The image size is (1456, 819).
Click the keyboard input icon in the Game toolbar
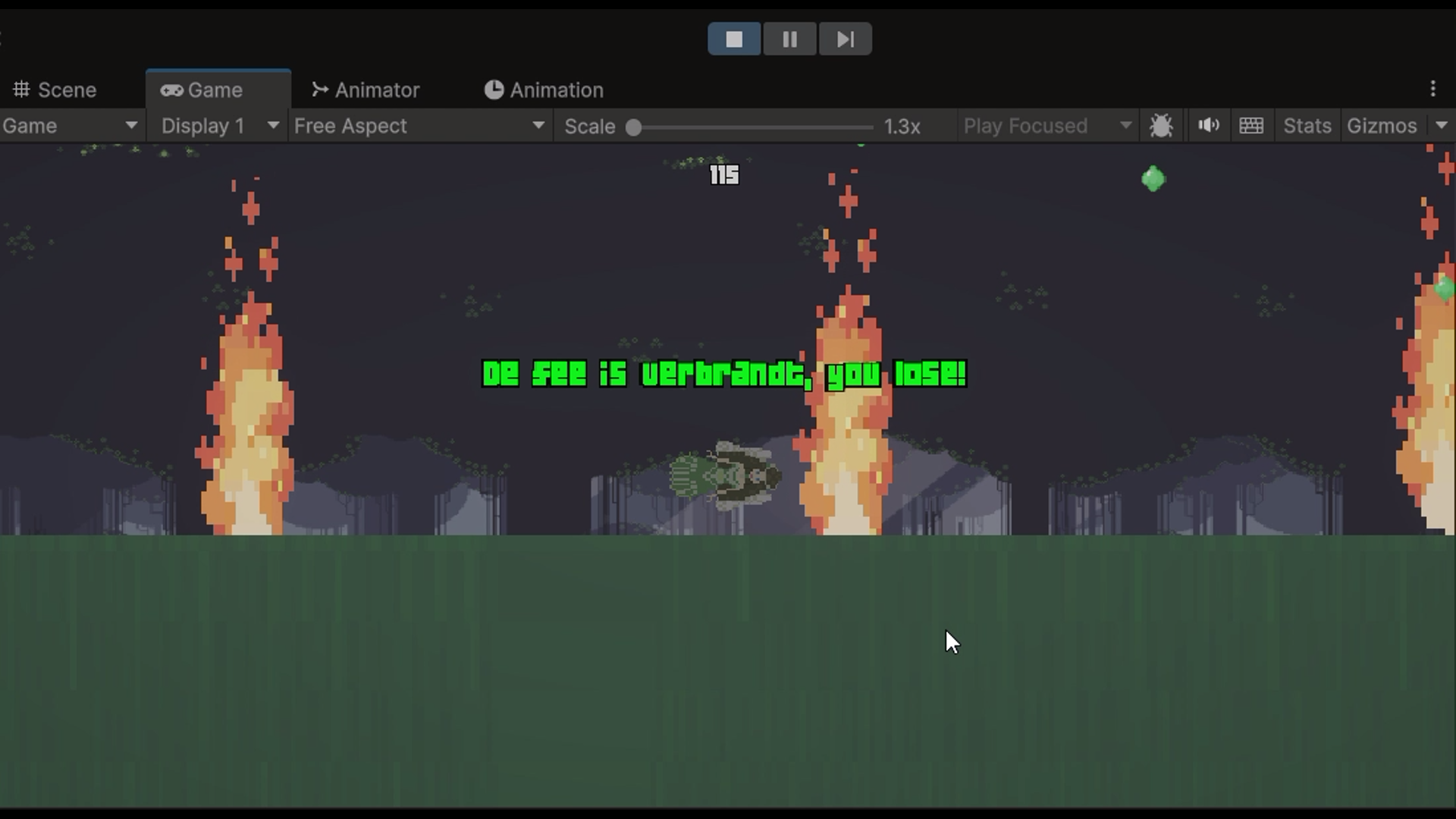(x=1251, y=125)
